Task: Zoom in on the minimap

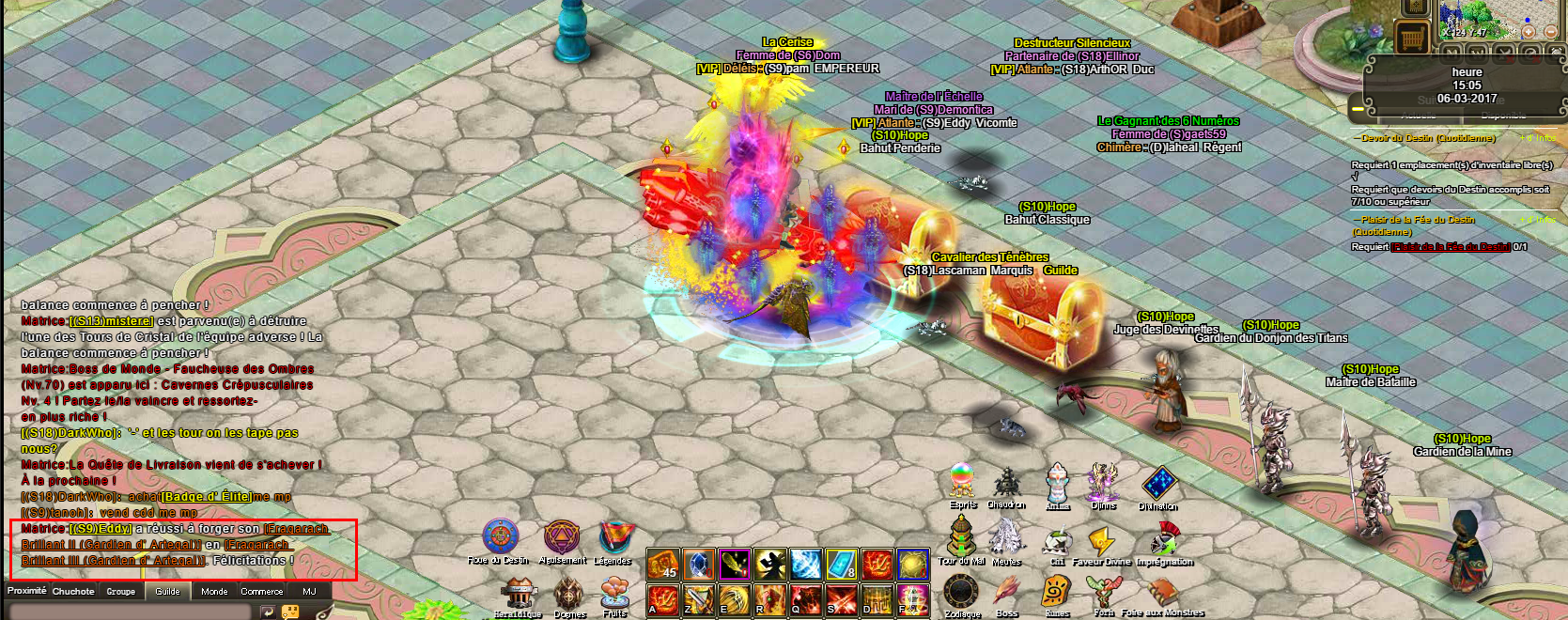Action: [x=1529, y=32]
